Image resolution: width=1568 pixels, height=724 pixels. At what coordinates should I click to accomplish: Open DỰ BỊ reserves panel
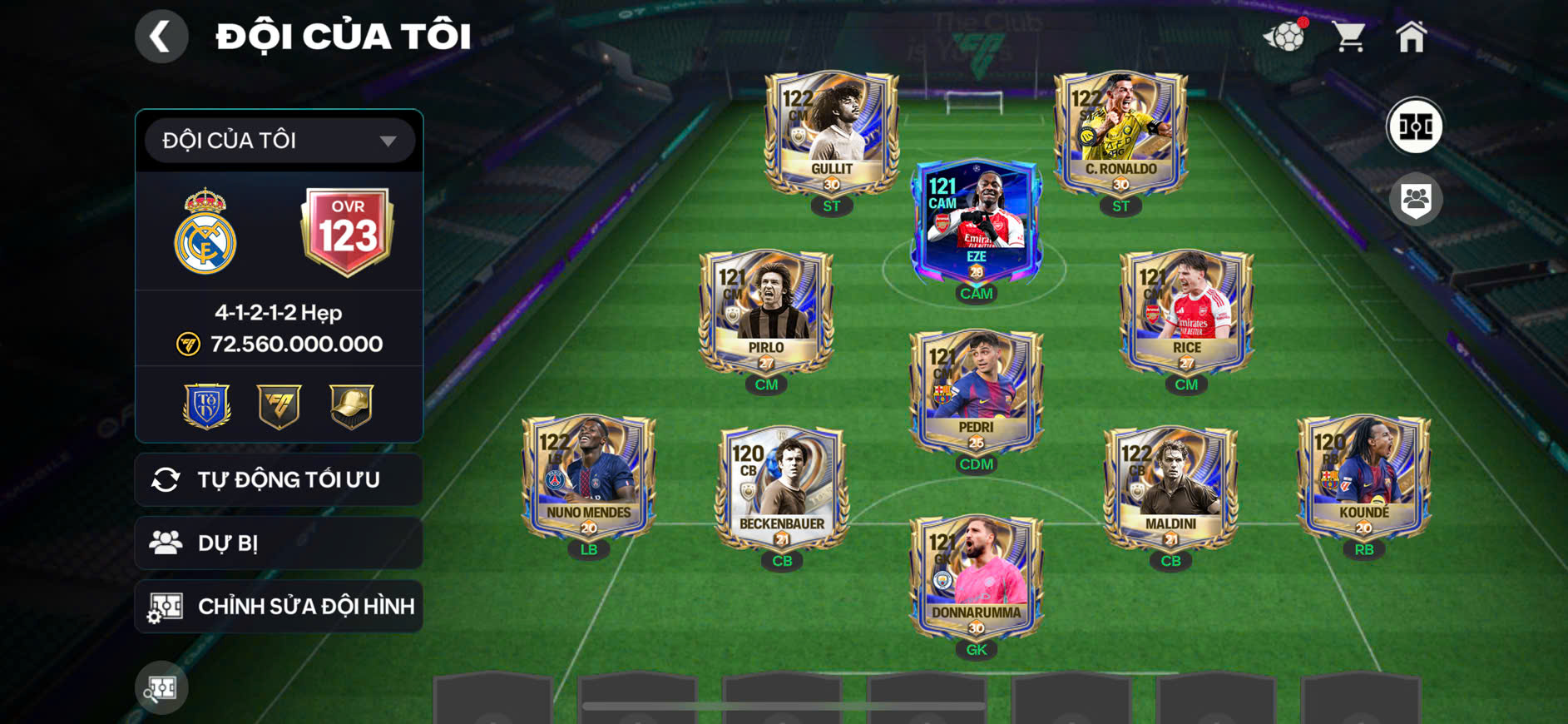[x=278, y=542]
